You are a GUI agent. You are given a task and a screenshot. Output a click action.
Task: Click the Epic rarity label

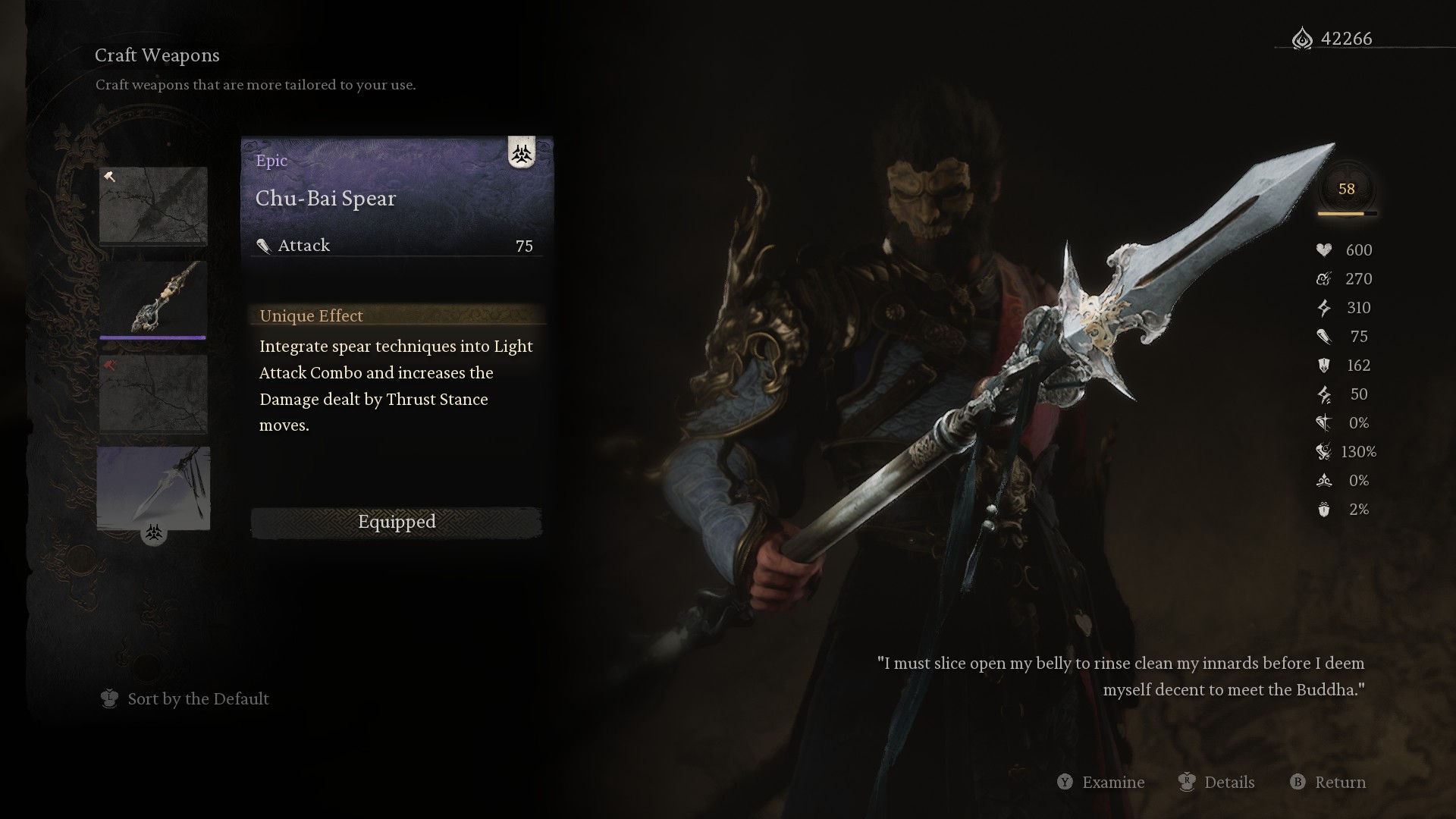pyautogui.click(x=271, y=161)
